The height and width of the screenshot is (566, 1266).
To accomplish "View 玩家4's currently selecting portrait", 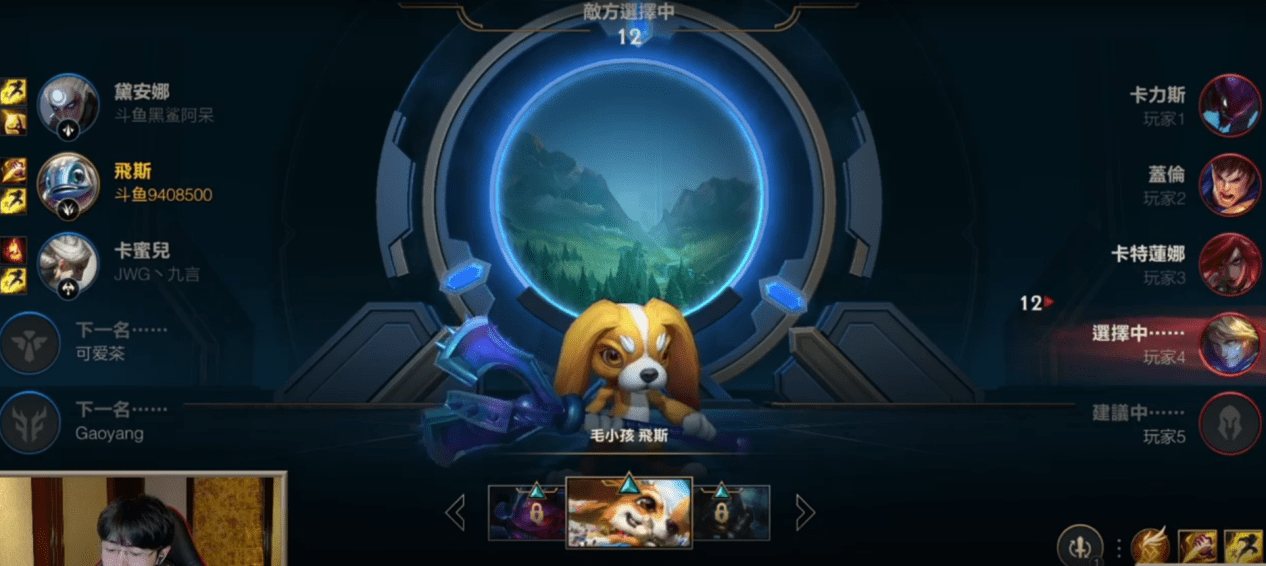I will point(1229,344).
